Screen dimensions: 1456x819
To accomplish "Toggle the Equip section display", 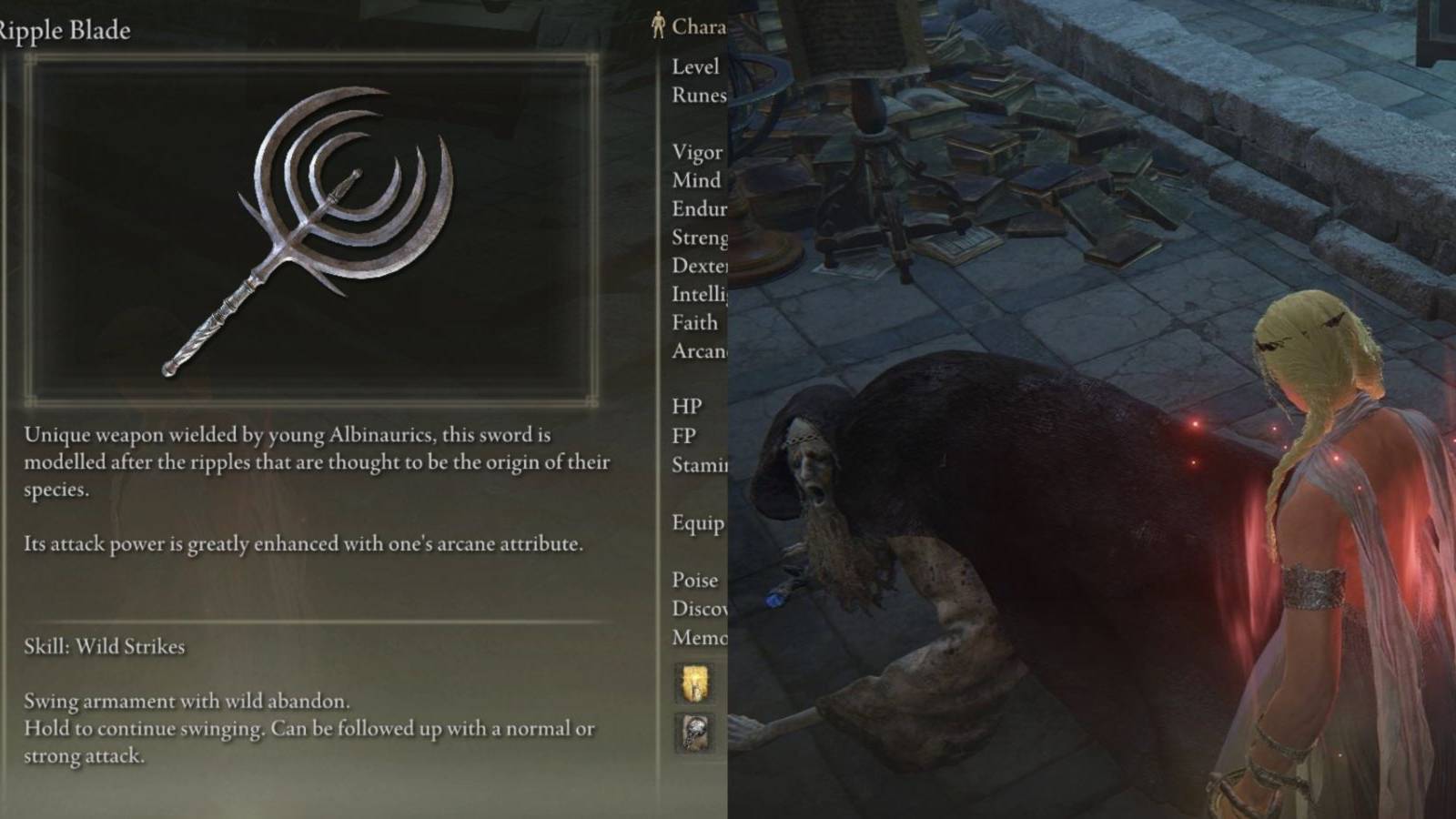I will pos(696,523).
